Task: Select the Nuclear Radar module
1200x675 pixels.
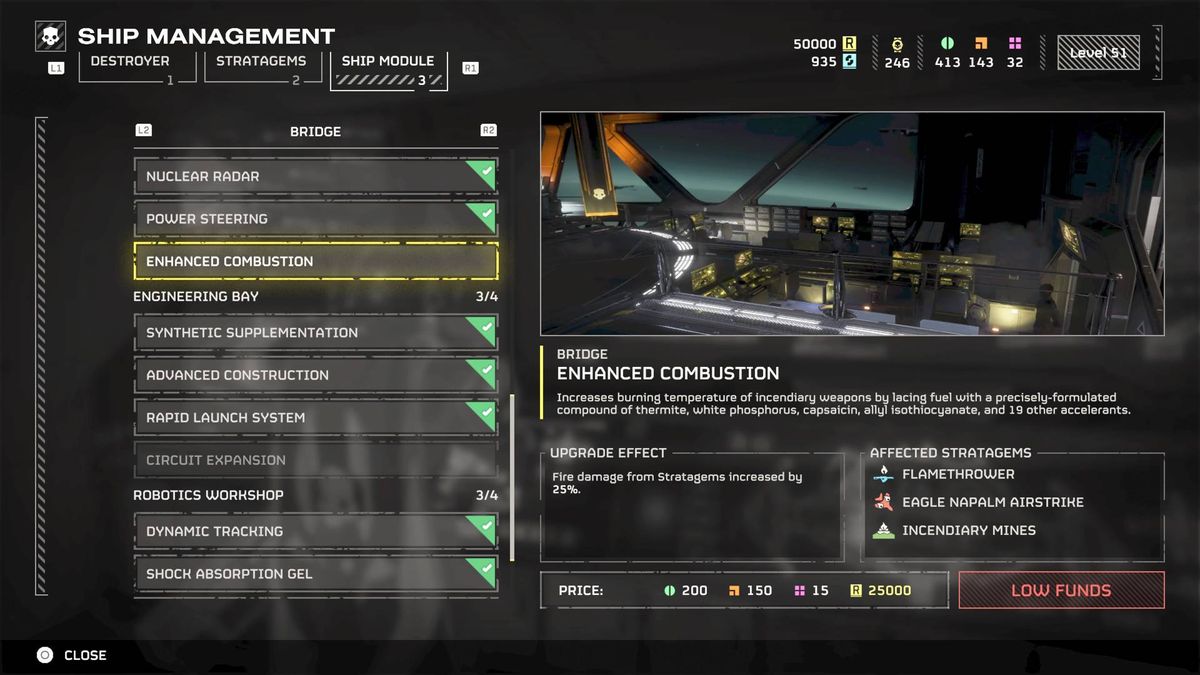Action: coord(315,176)
